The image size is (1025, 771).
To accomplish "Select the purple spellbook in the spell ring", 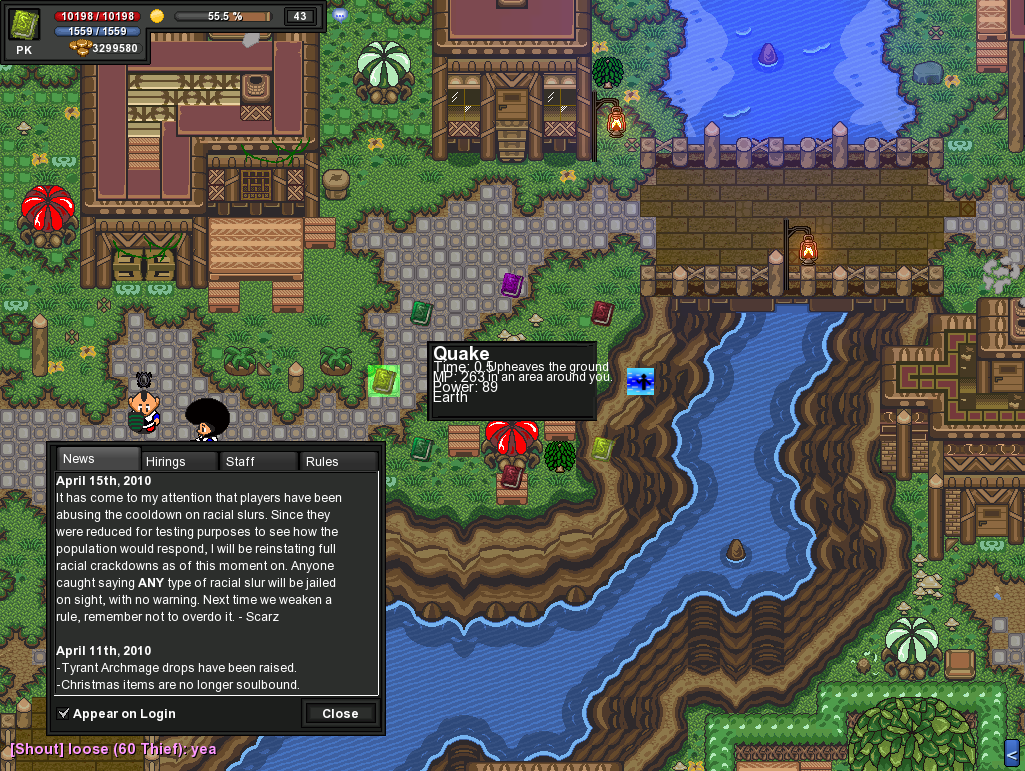I will tap(512, 285).
